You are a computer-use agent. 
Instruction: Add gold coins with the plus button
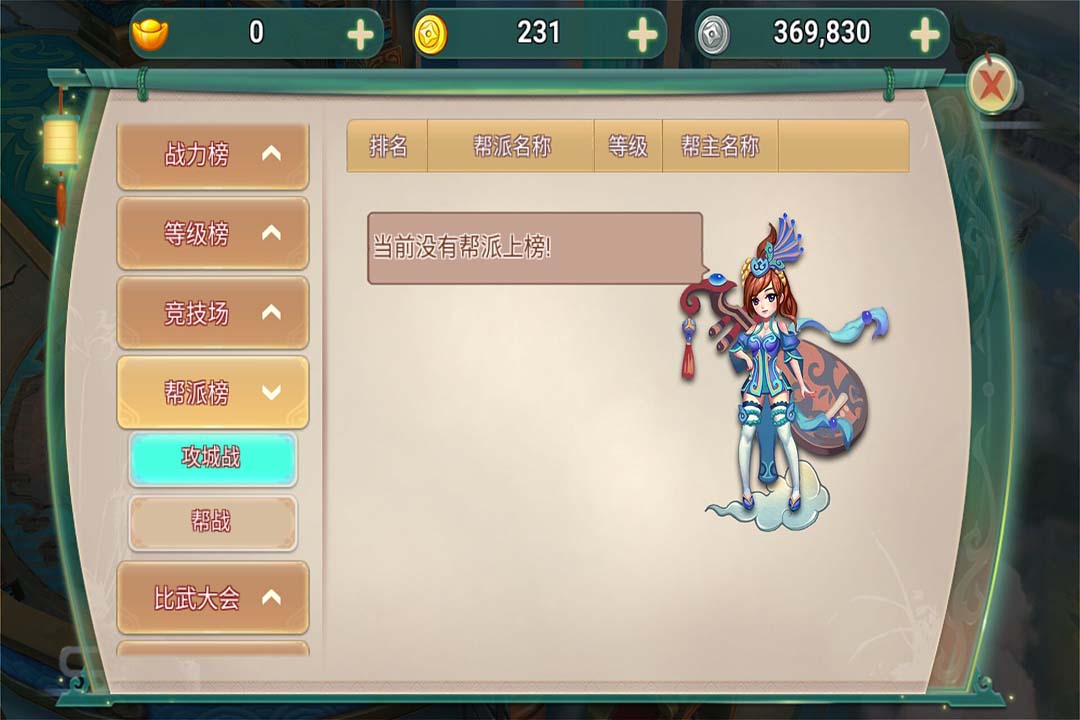click(x=643, y=35)
